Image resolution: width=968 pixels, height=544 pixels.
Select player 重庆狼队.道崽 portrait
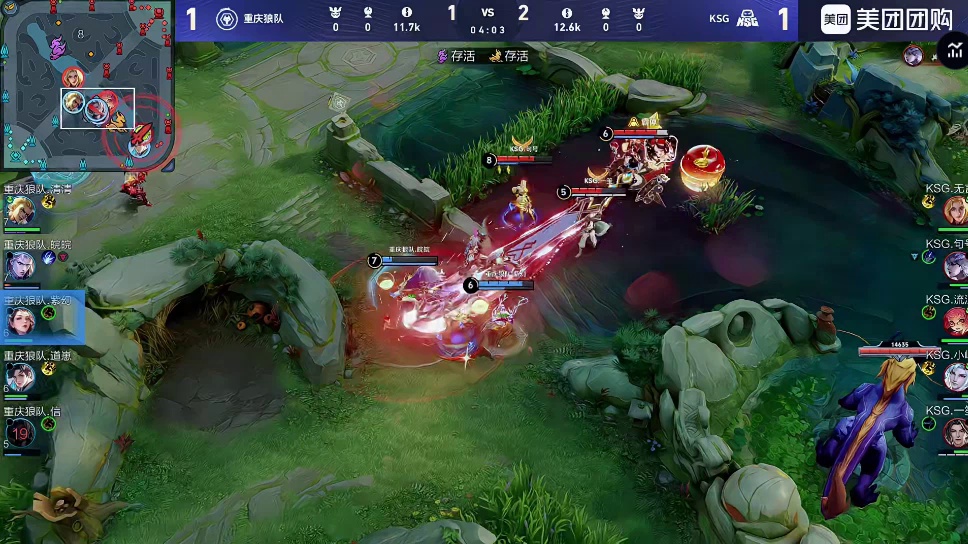(x=20, y=377)
